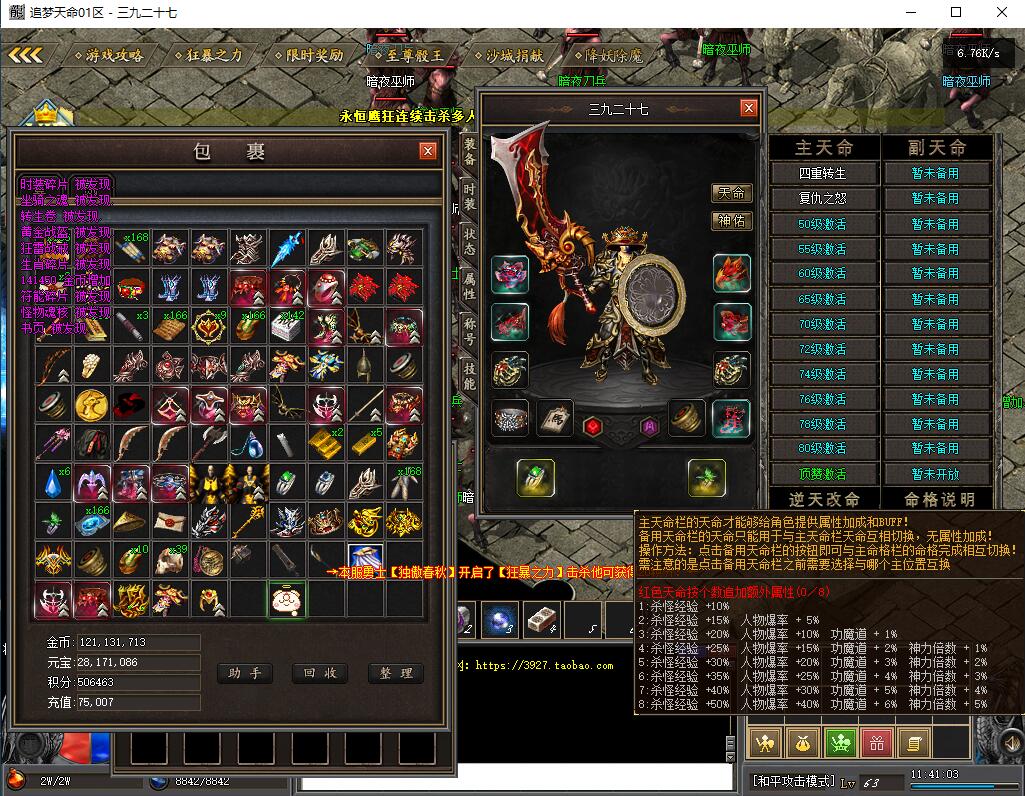Collapse the top menu with the arrows

25,55
